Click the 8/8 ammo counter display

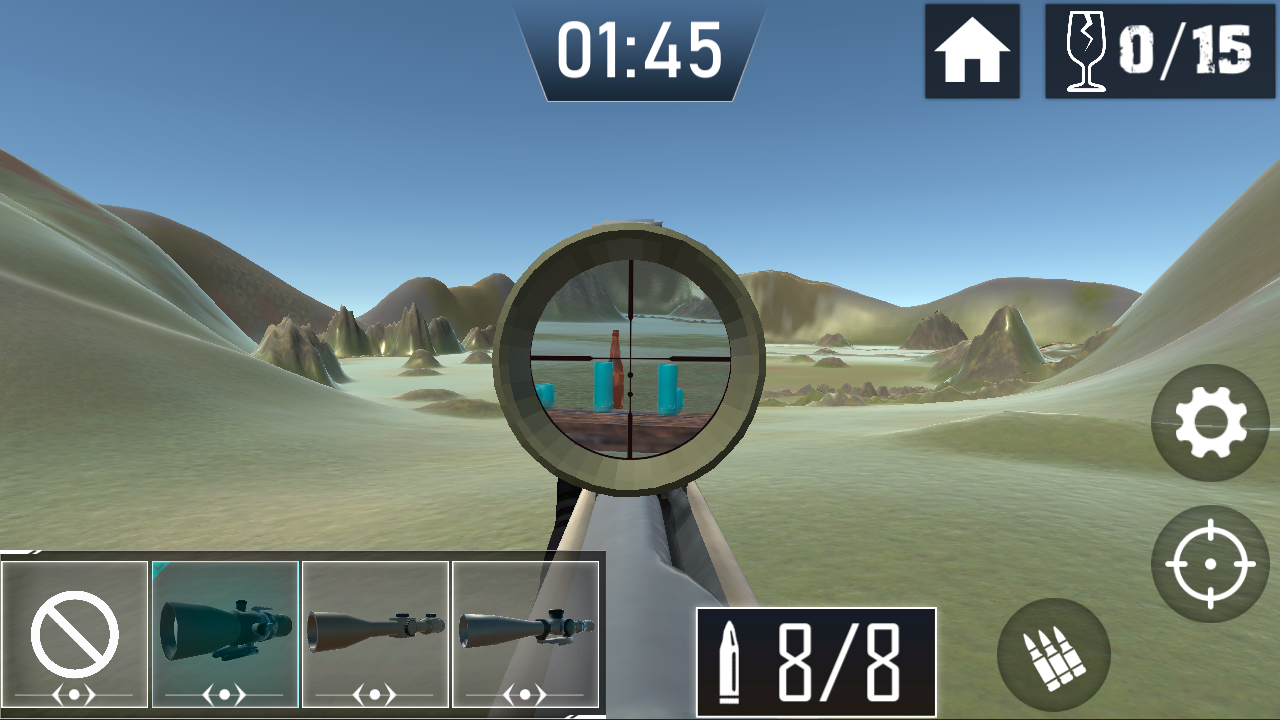(x=815, y=650)
